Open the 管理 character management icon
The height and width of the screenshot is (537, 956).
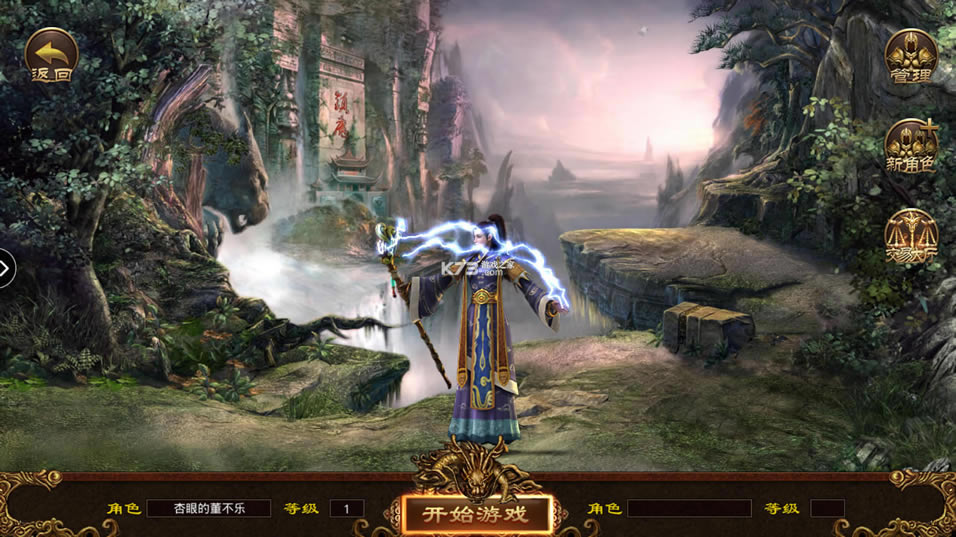[911, 56]
